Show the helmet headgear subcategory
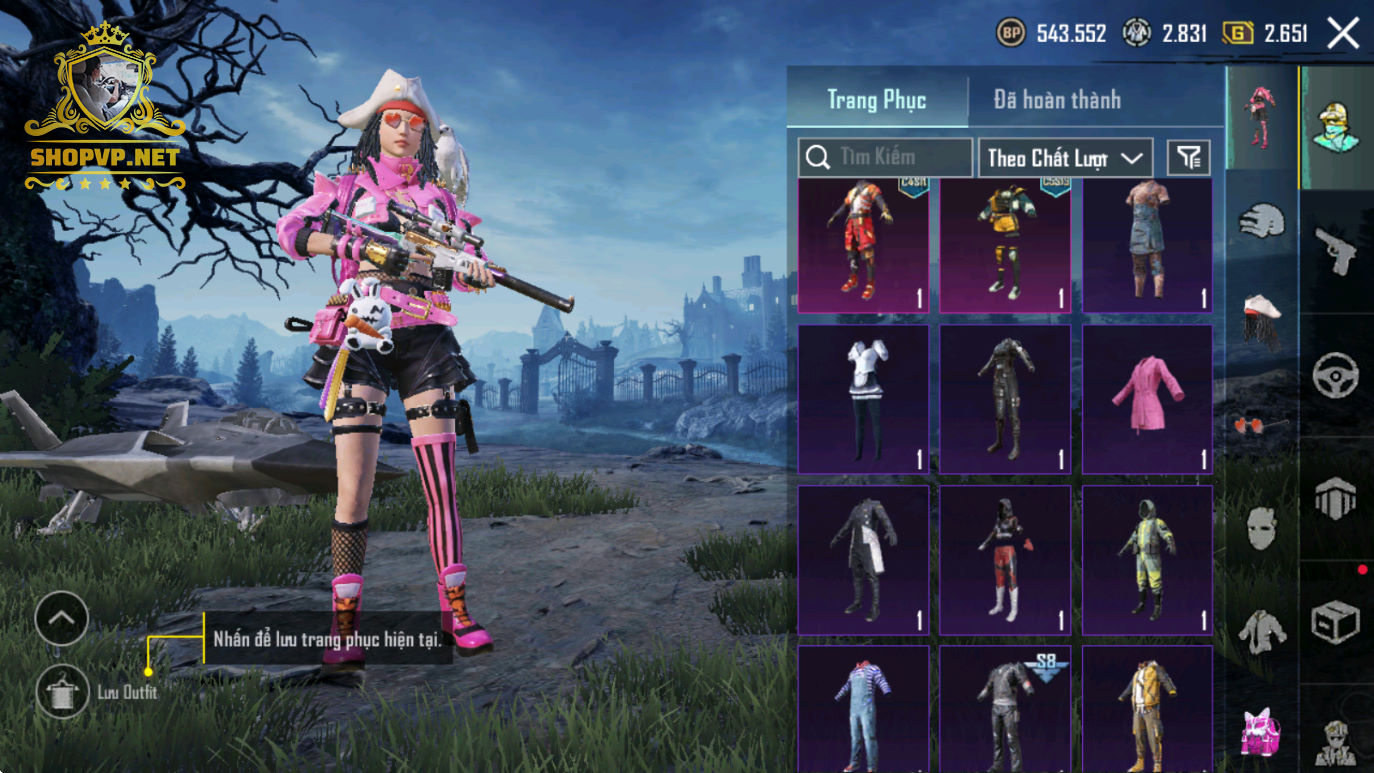 (1262, 220)
